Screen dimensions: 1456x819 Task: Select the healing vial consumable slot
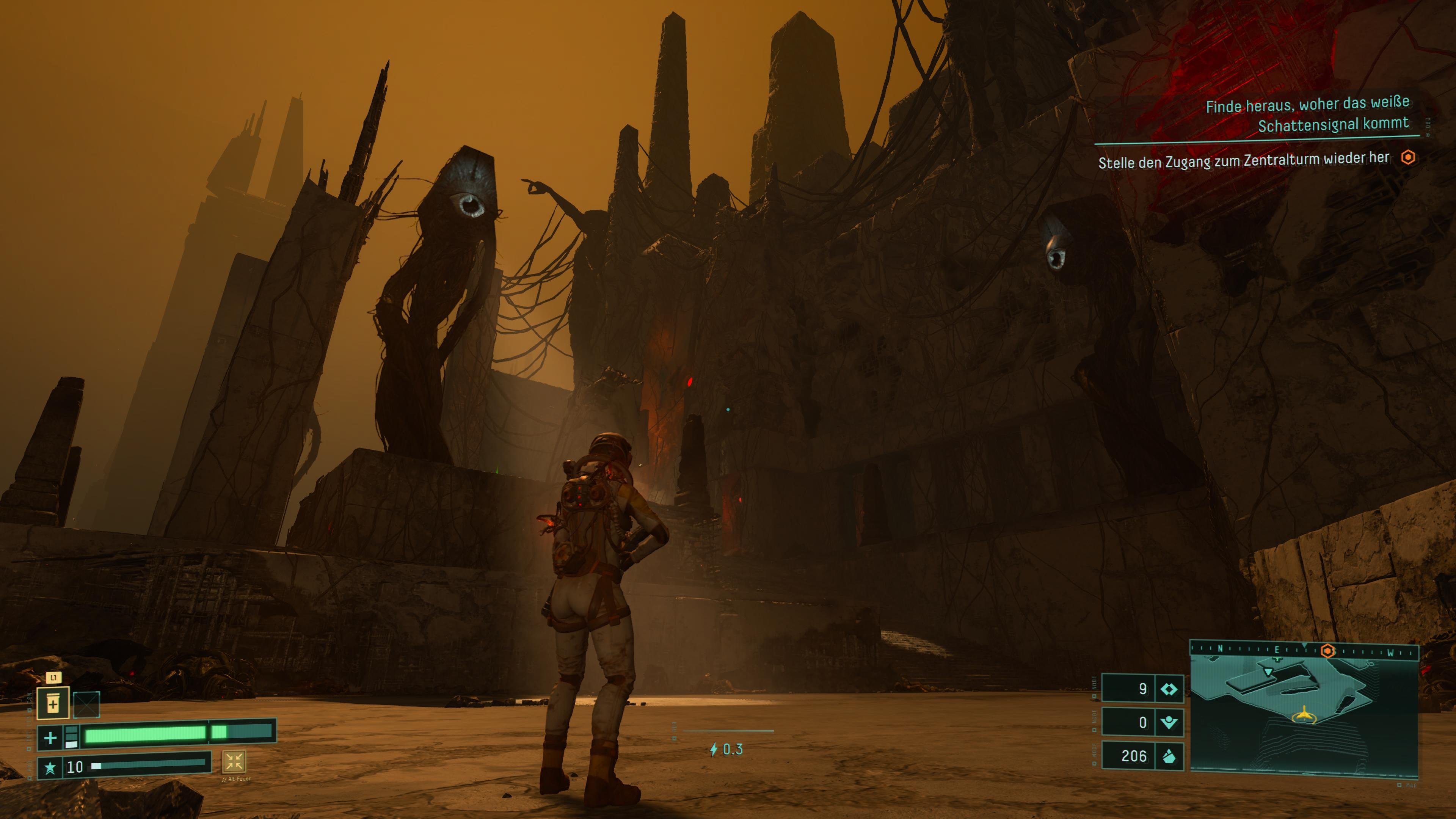(53, 704)
